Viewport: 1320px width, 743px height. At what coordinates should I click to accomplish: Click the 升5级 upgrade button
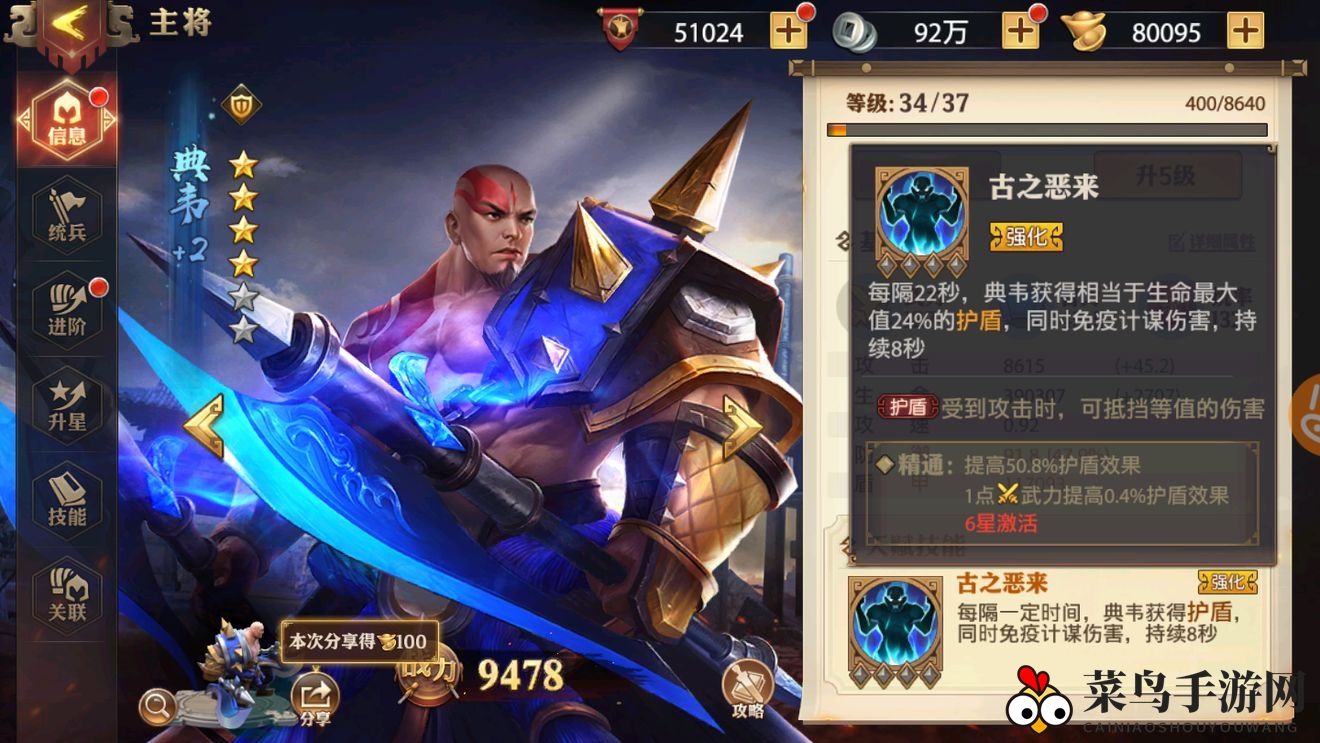pyautogui.click(x=1166, y=174)
